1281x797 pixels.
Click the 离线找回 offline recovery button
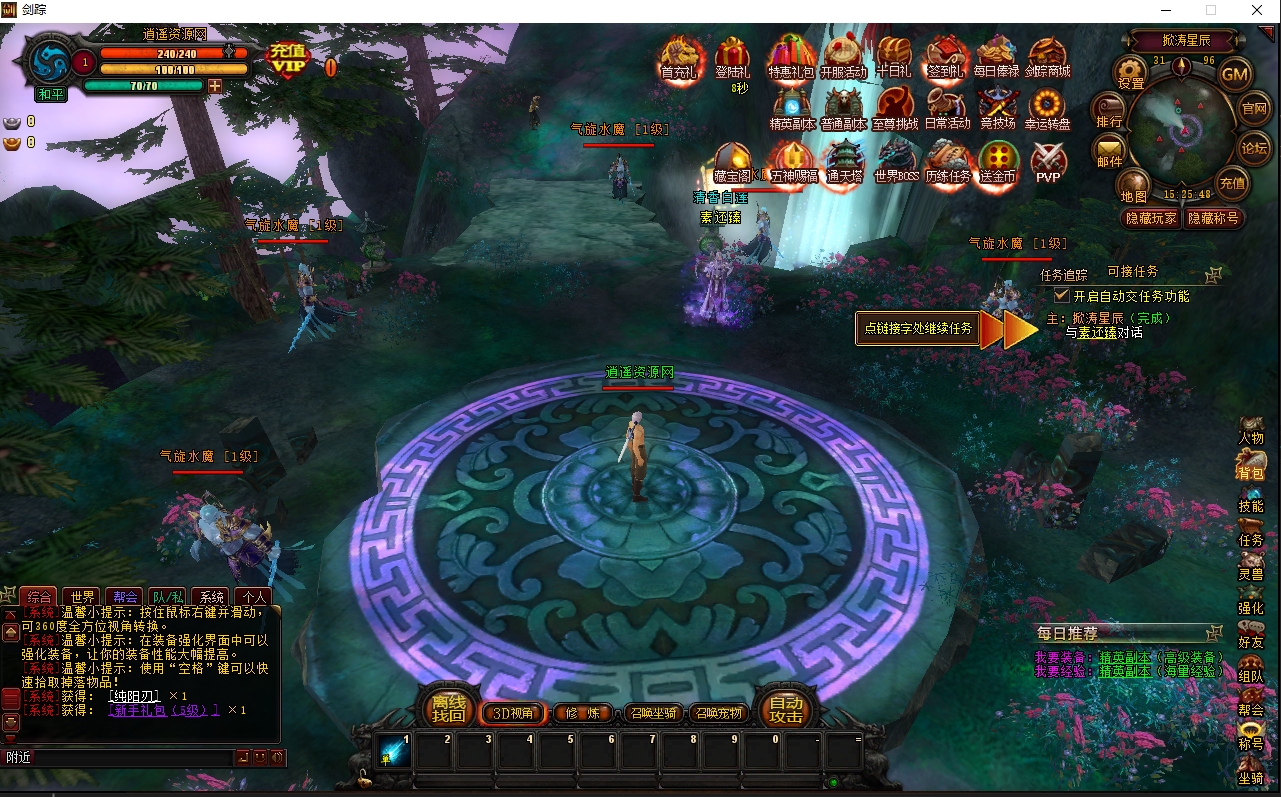[x=448, y=709]
